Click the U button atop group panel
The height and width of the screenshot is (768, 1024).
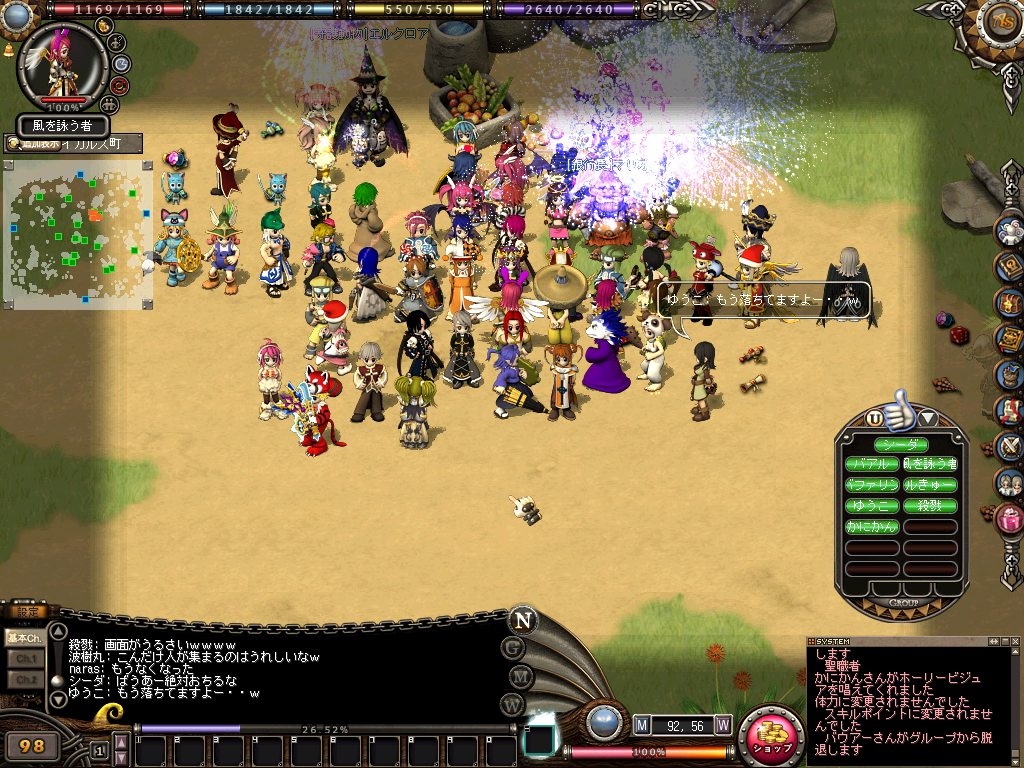[875, 418]
